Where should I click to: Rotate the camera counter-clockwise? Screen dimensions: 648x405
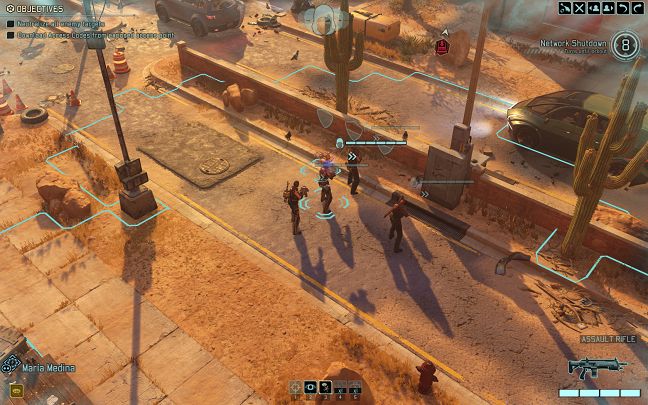tap(623, 8)
